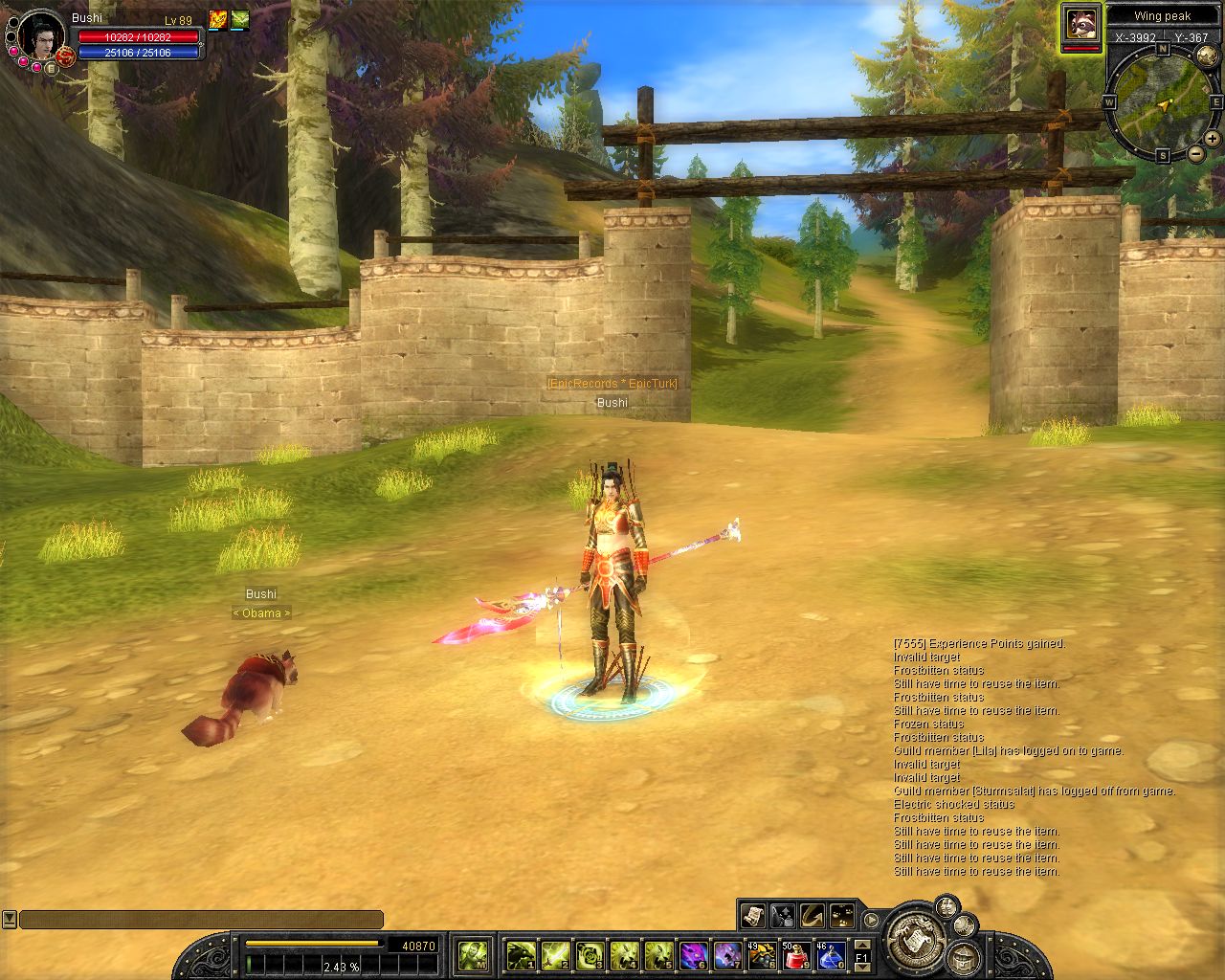The width and height of the screenshot is (1225, 980).
Task: Use the blue potion in slot 0
Action: coord(830,954)
